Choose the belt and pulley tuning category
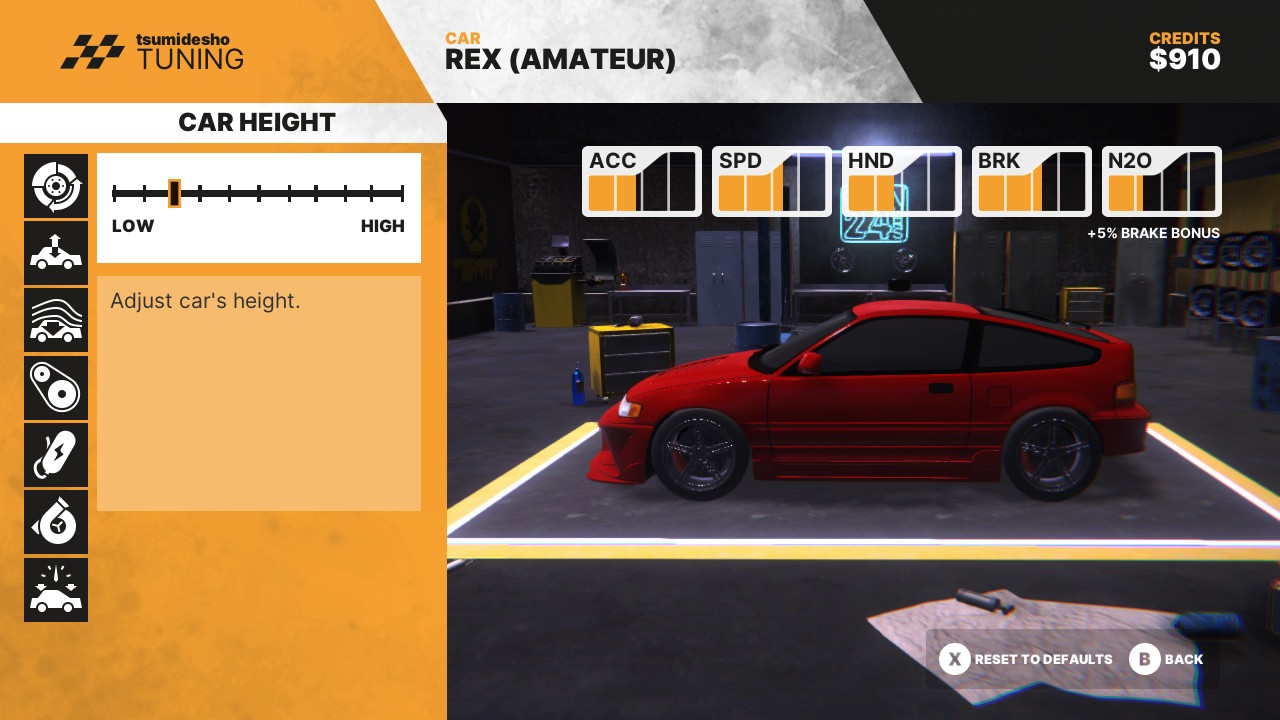The width and height of the screenshot is (1280, 720). click(x=56, y=388)
